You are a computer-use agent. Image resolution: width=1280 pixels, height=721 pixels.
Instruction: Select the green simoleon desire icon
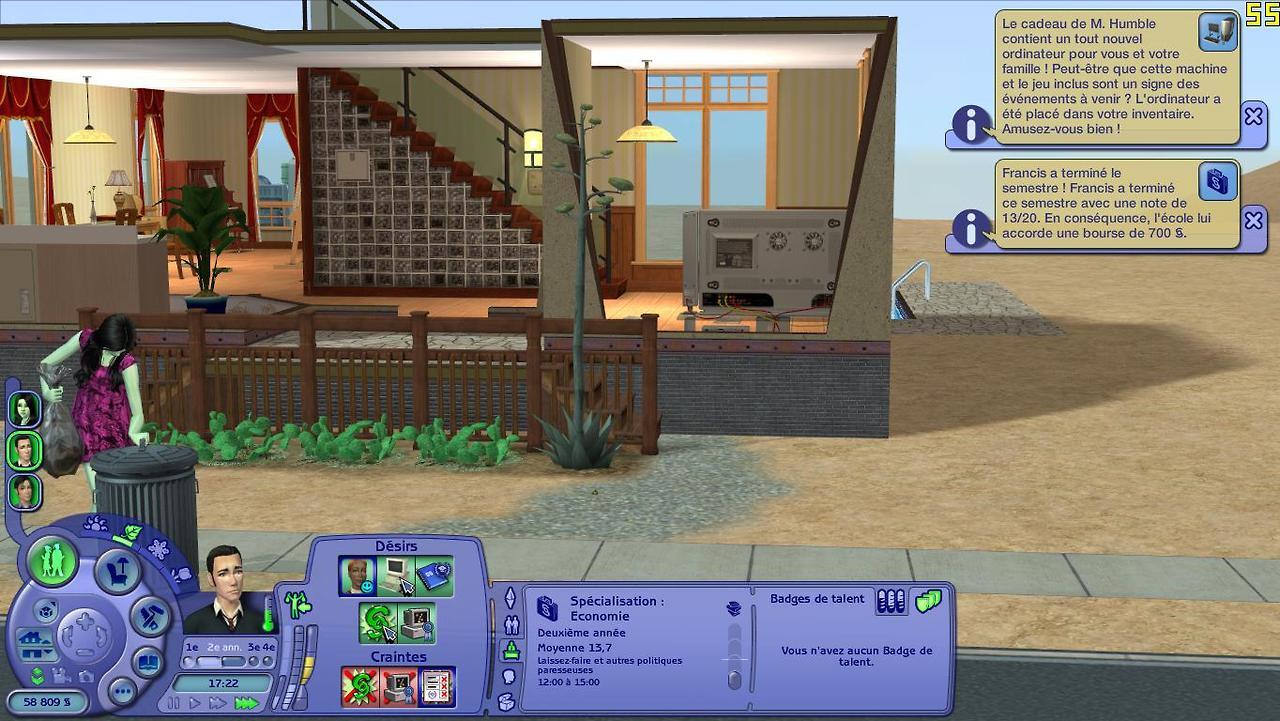376,623
